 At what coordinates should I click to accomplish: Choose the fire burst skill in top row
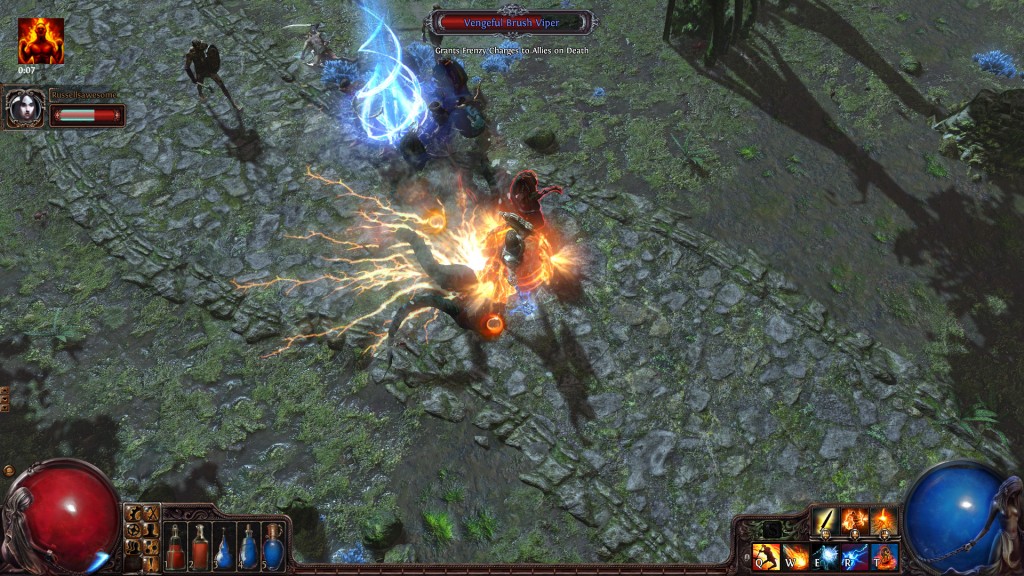tap(884, 521)
